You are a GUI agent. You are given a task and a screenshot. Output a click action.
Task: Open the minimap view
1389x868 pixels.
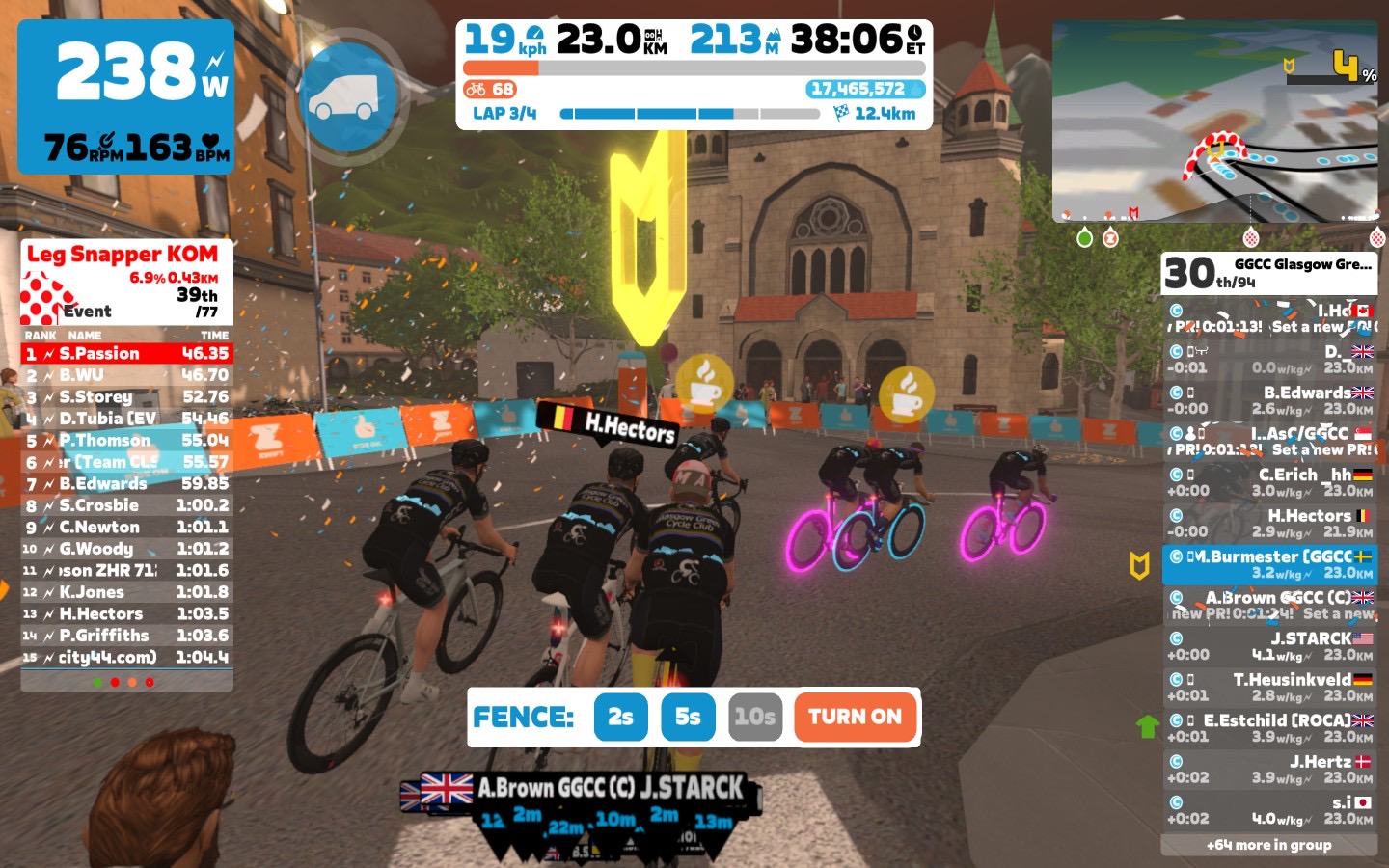(x=1214, y=121)
